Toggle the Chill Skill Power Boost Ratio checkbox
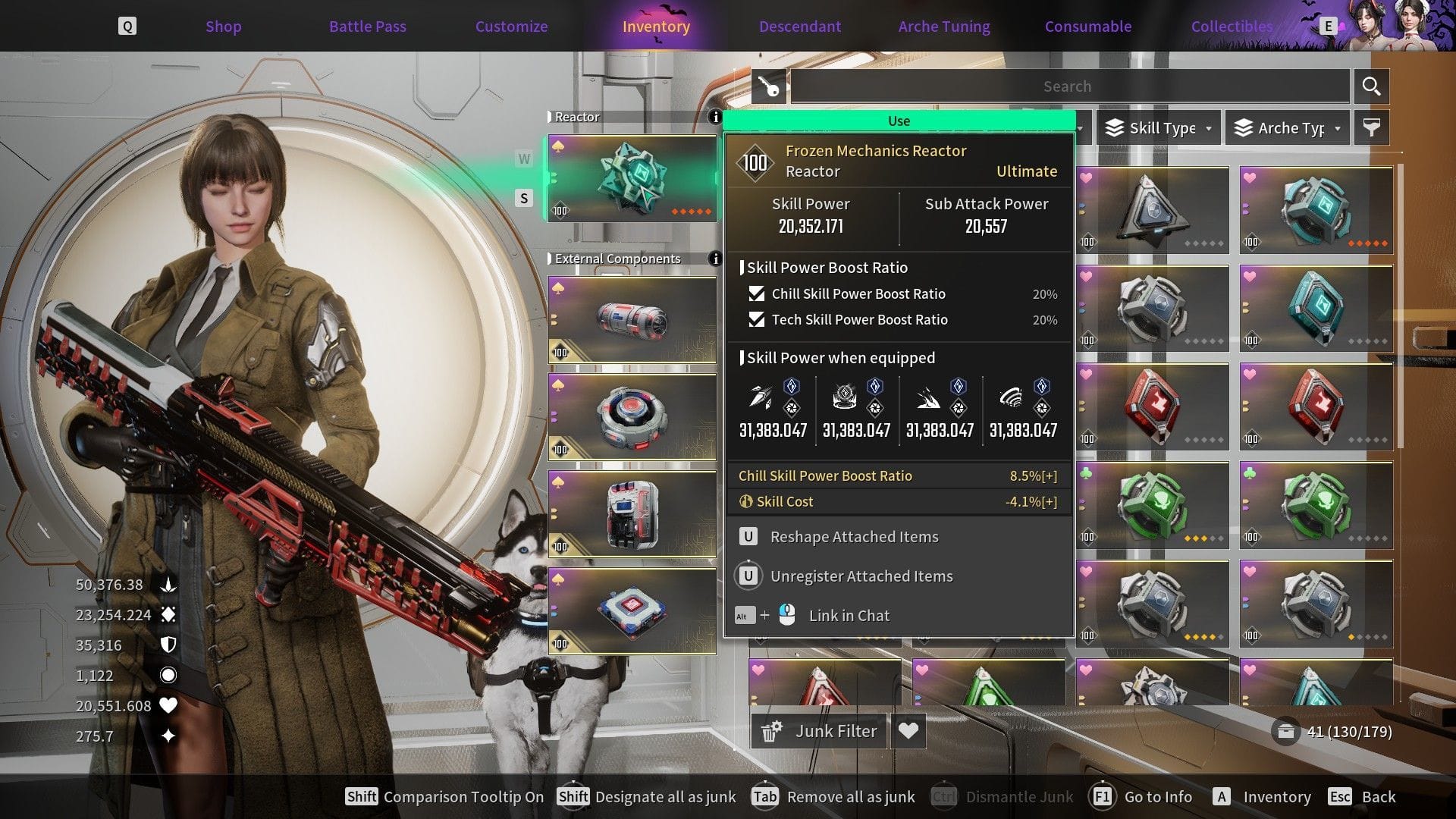Viewport: 1456px width, 819px height. click(756, 294)
